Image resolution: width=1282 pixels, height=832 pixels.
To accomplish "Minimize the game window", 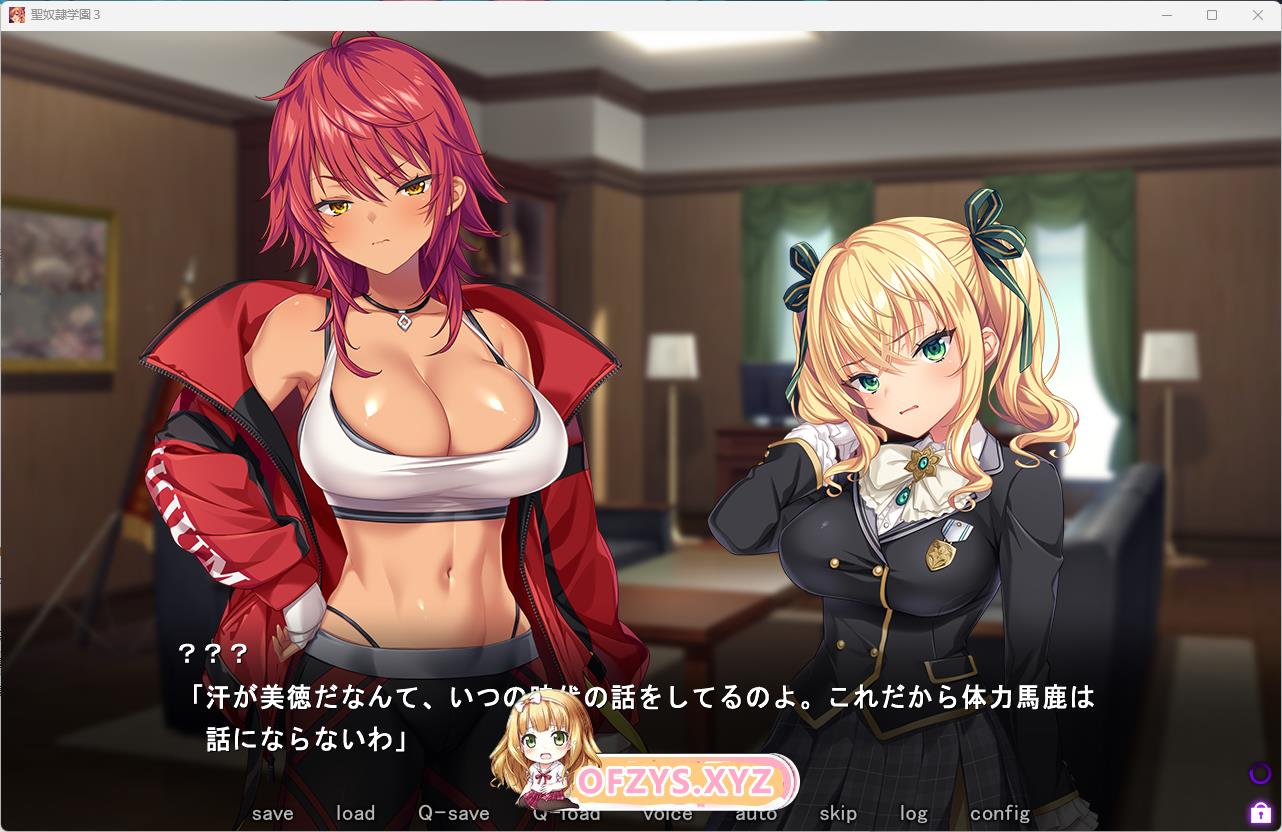I will [1166, 15].
